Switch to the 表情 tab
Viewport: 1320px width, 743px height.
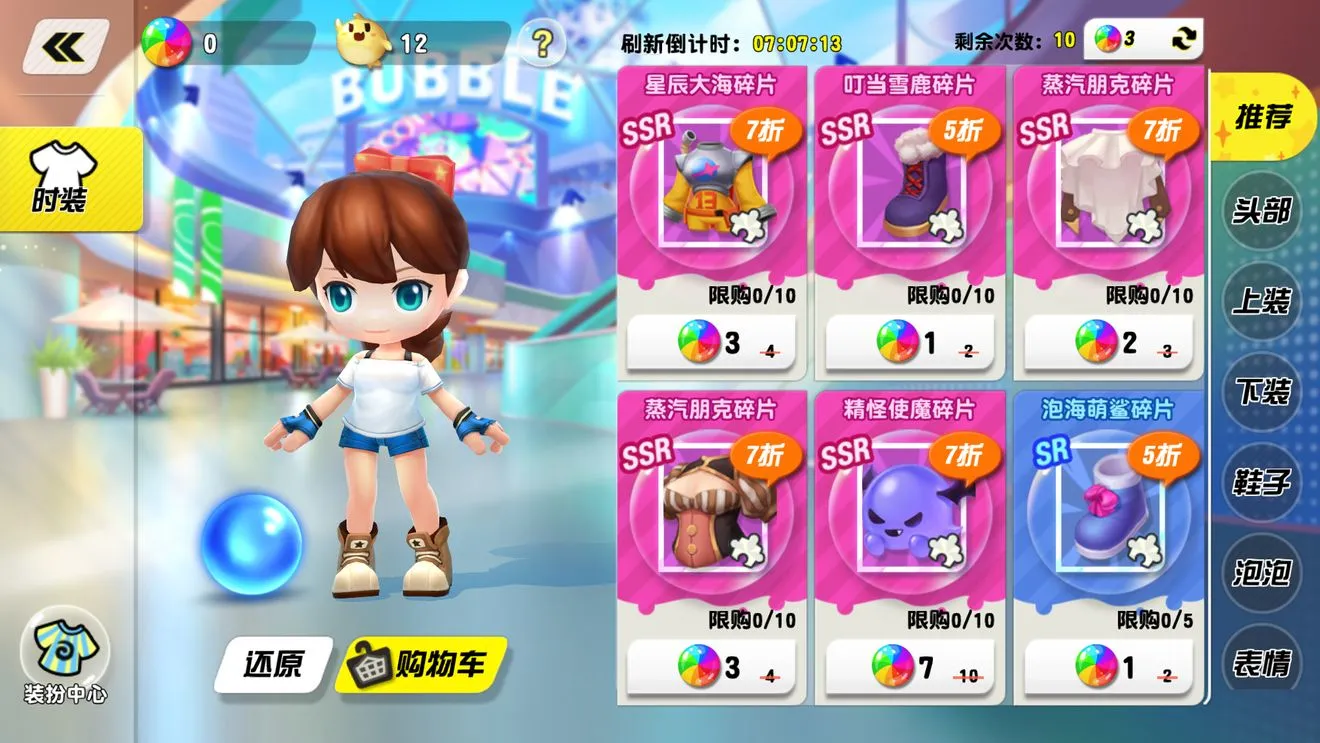(1262, 663)
